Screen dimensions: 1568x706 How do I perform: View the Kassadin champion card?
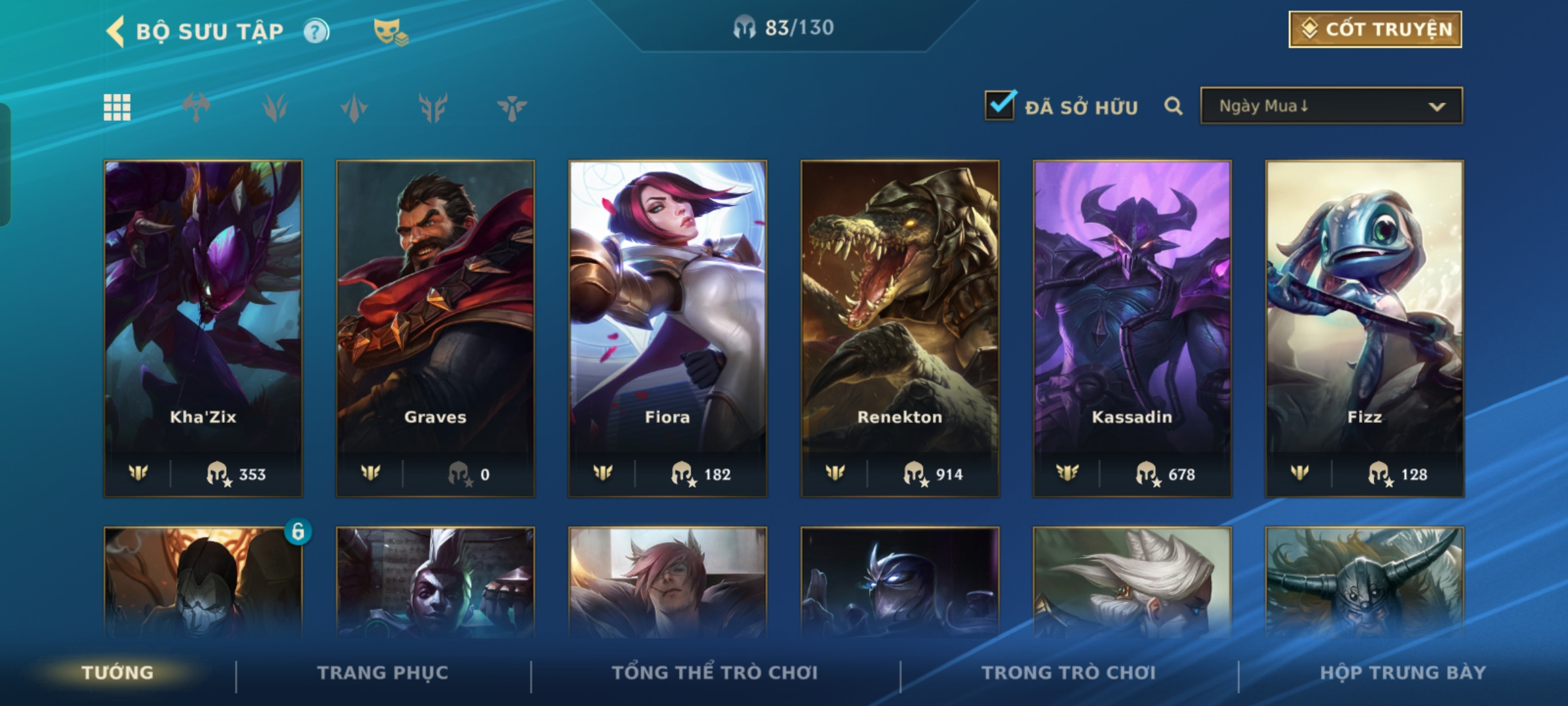pos(1132,328)
